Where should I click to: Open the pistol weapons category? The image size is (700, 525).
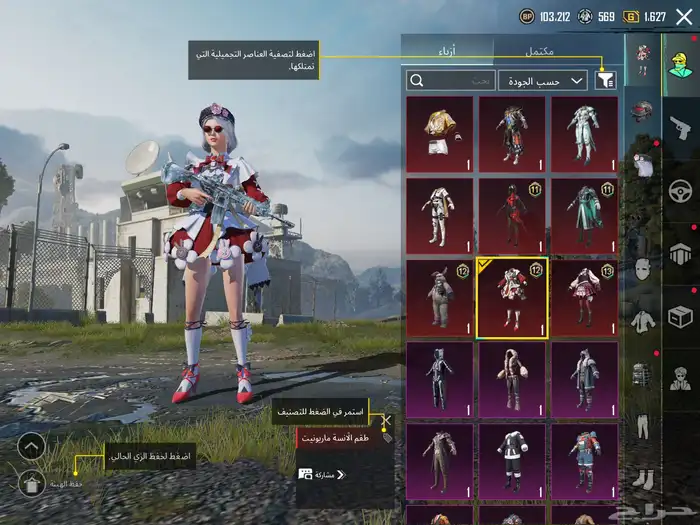(x=682, y=126)
